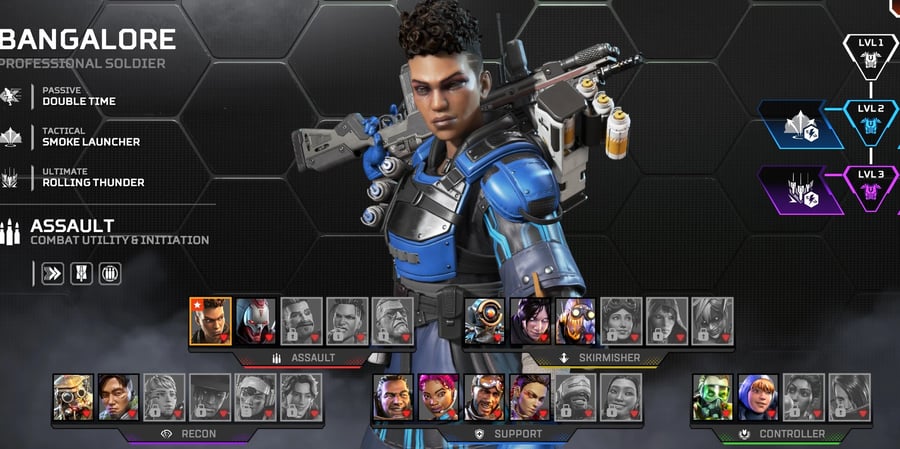Pick the Mirage legend portrait

tap(484, 397)
